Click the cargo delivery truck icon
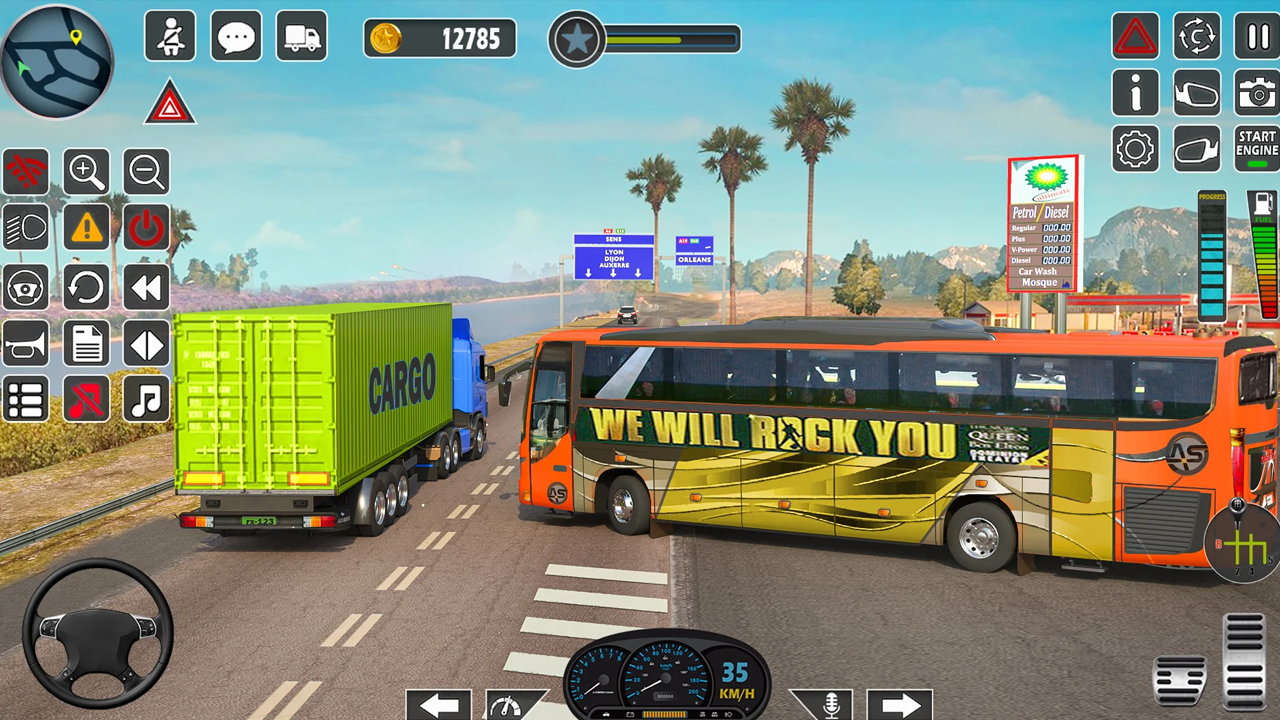Screen dimensions: 1280x720 pyautogui.click(x=302, y=35)
